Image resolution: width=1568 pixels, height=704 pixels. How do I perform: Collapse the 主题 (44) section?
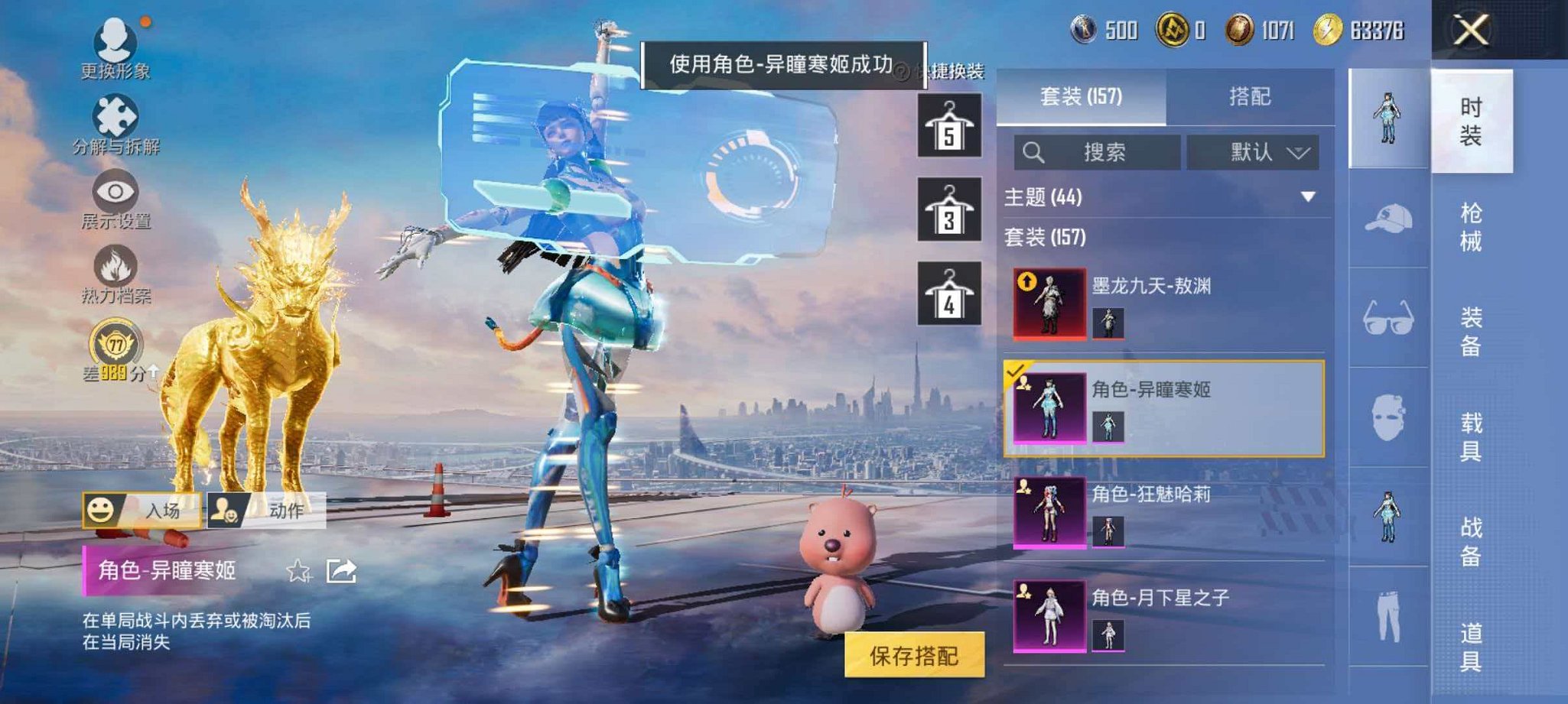click(x=1307, y=198)
